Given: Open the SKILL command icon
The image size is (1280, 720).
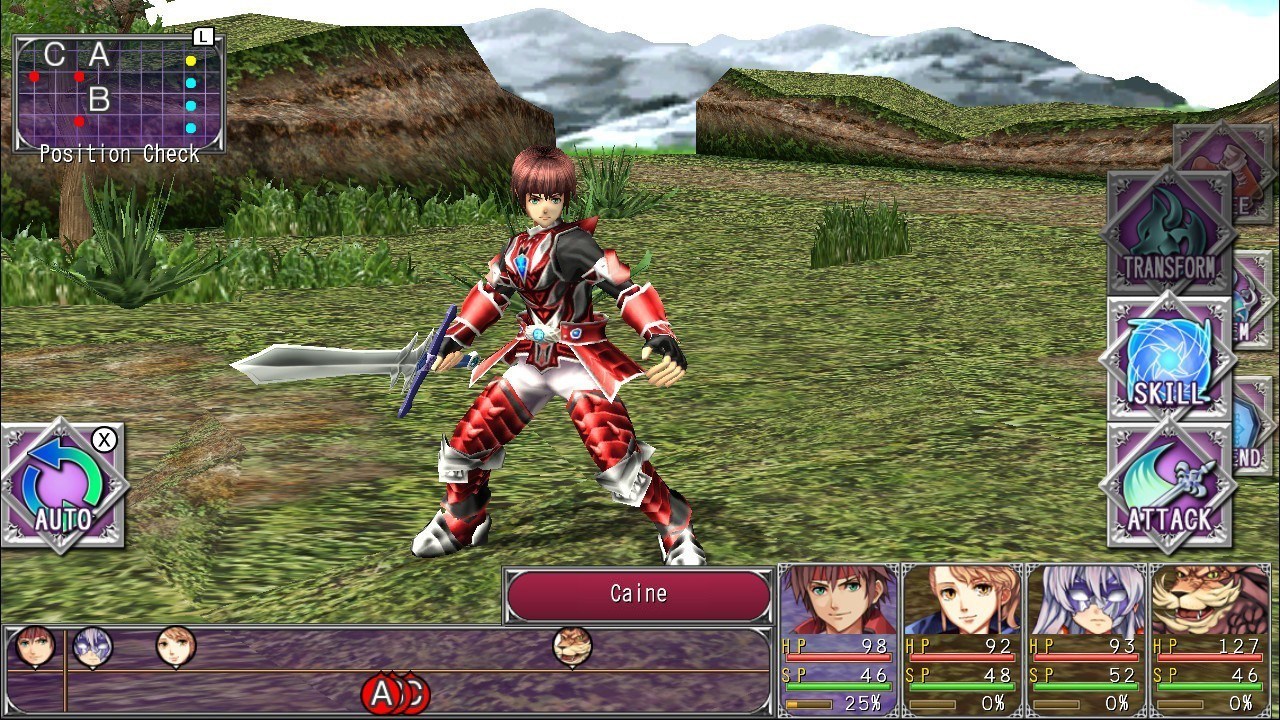Looking at the screenshot, I should click(1168, 360).
